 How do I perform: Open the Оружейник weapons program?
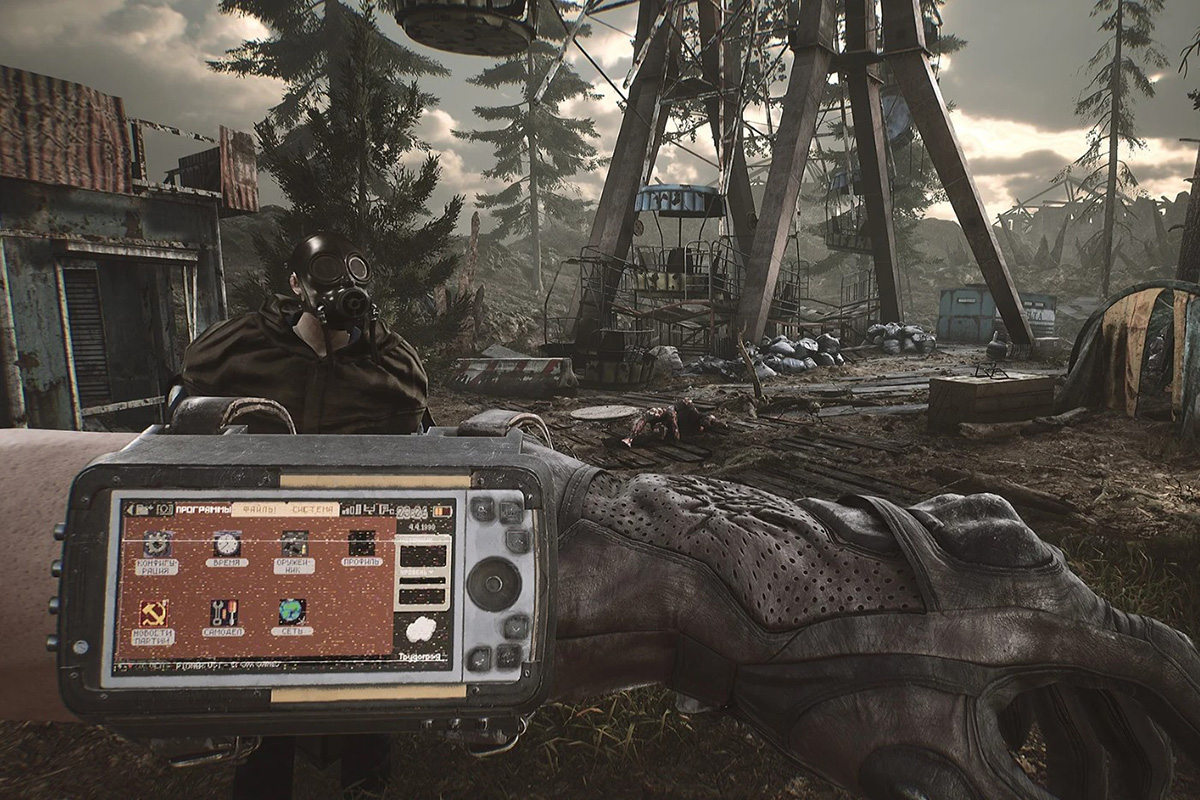click(x=294, y=544)
